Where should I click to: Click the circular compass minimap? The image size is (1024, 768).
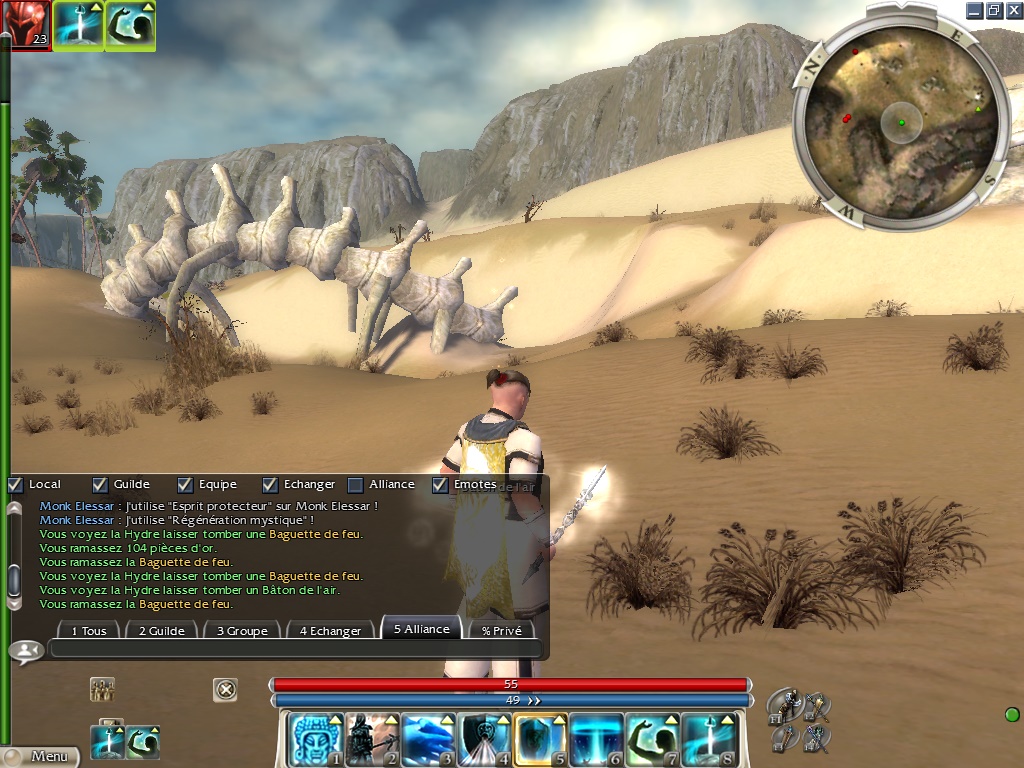pos(896,118)
